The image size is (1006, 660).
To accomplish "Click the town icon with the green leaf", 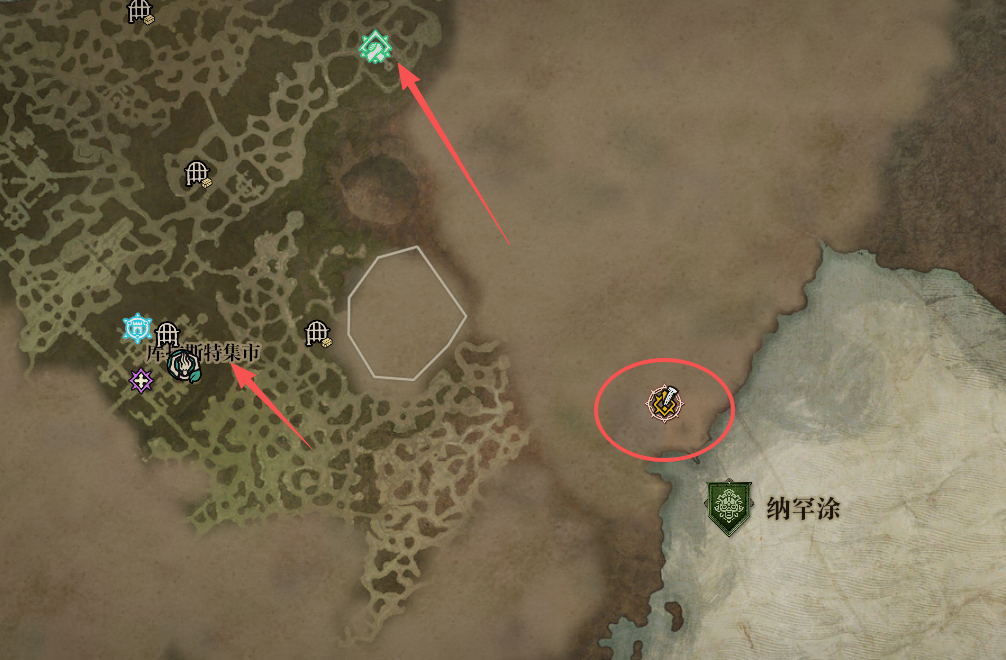I will (x=184, y=367).
